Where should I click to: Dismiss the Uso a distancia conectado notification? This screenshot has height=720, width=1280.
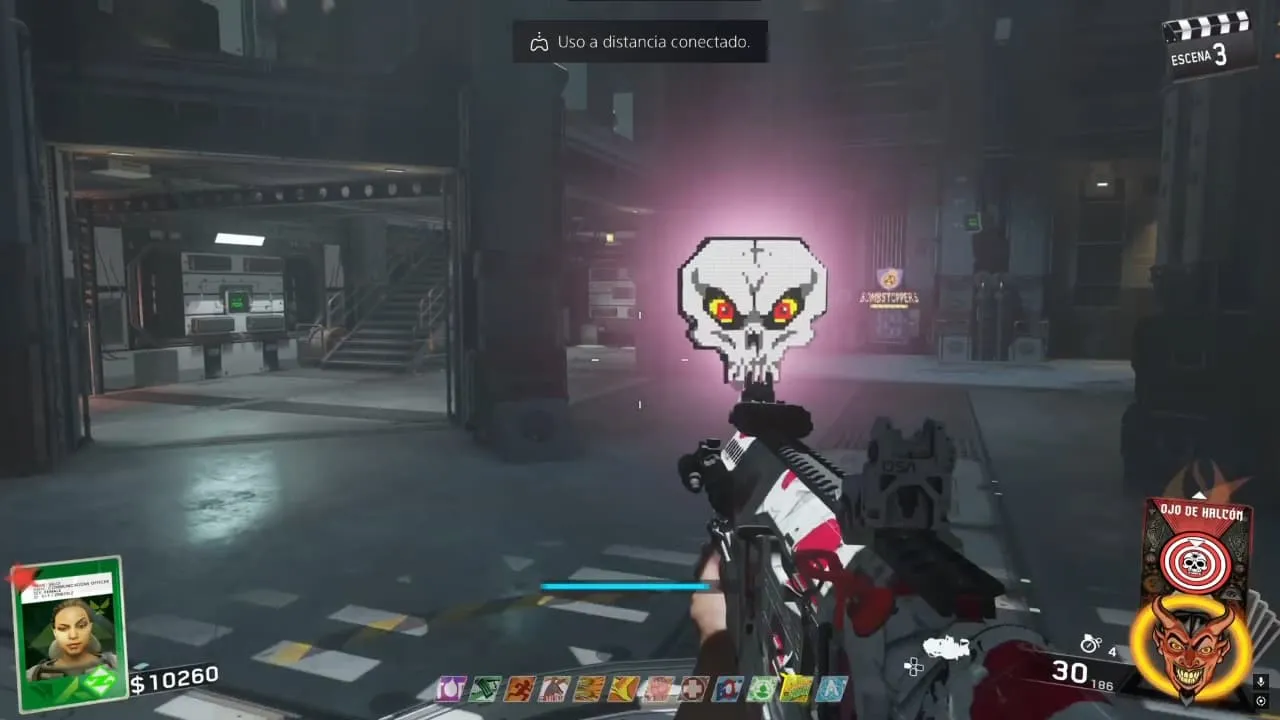tap(640, 42)
